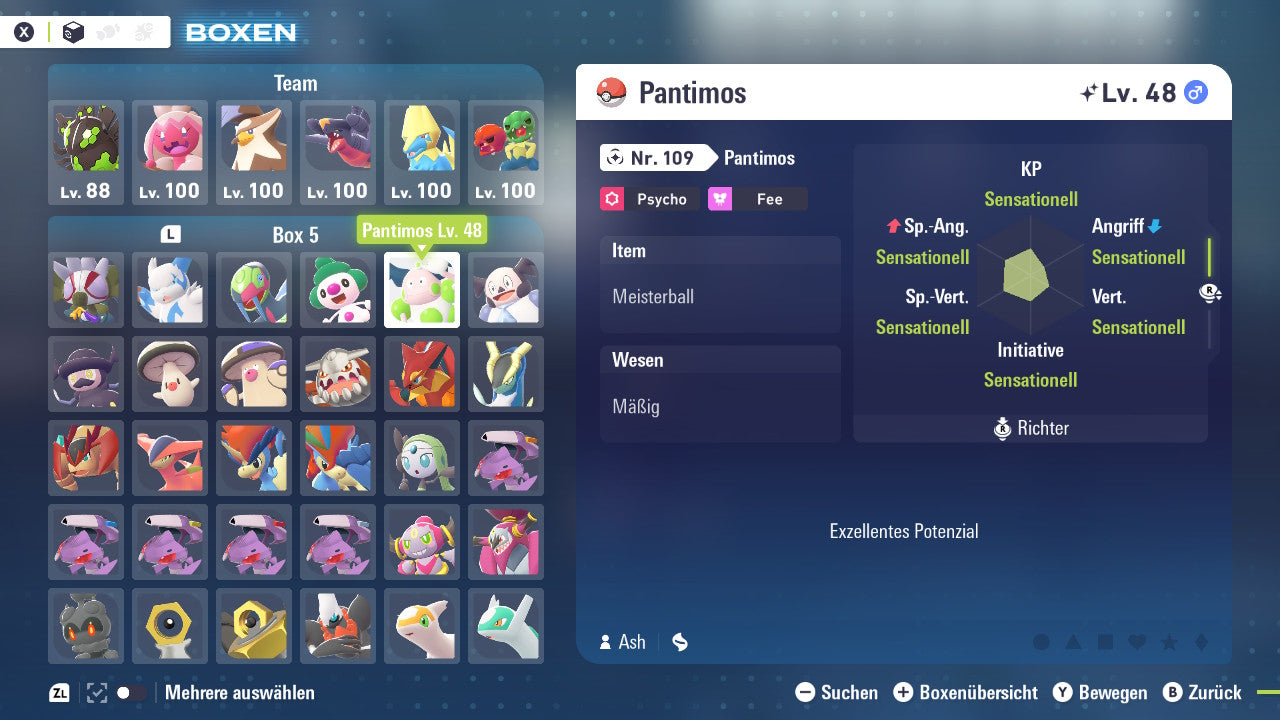1280x720 pixels.
Task: Switch to the Team box panel
Action: tap(295, 83)
